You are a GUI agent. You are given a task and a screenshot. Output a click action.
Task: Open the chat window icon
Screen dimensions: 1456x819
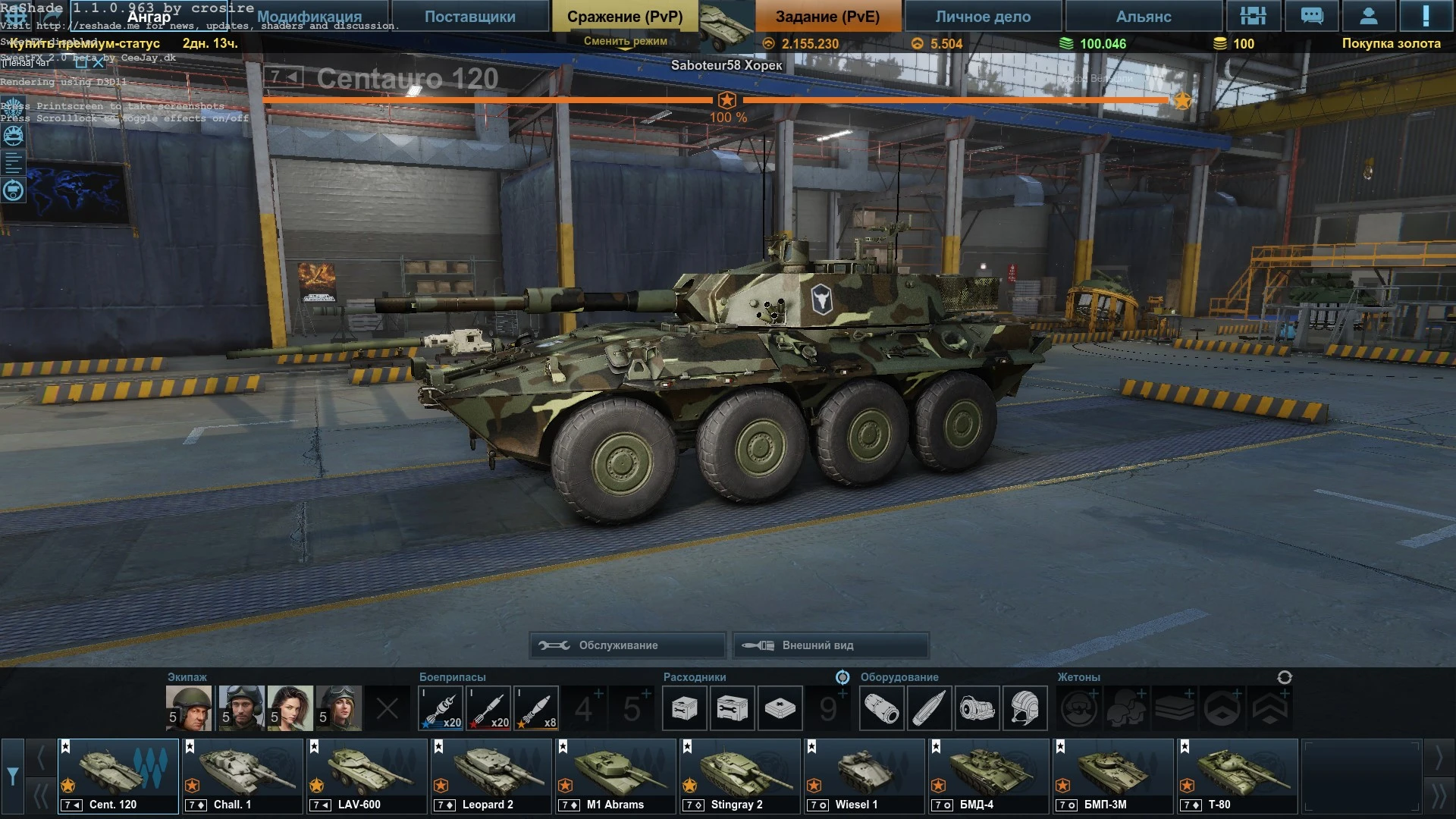tap(1311, 15)
